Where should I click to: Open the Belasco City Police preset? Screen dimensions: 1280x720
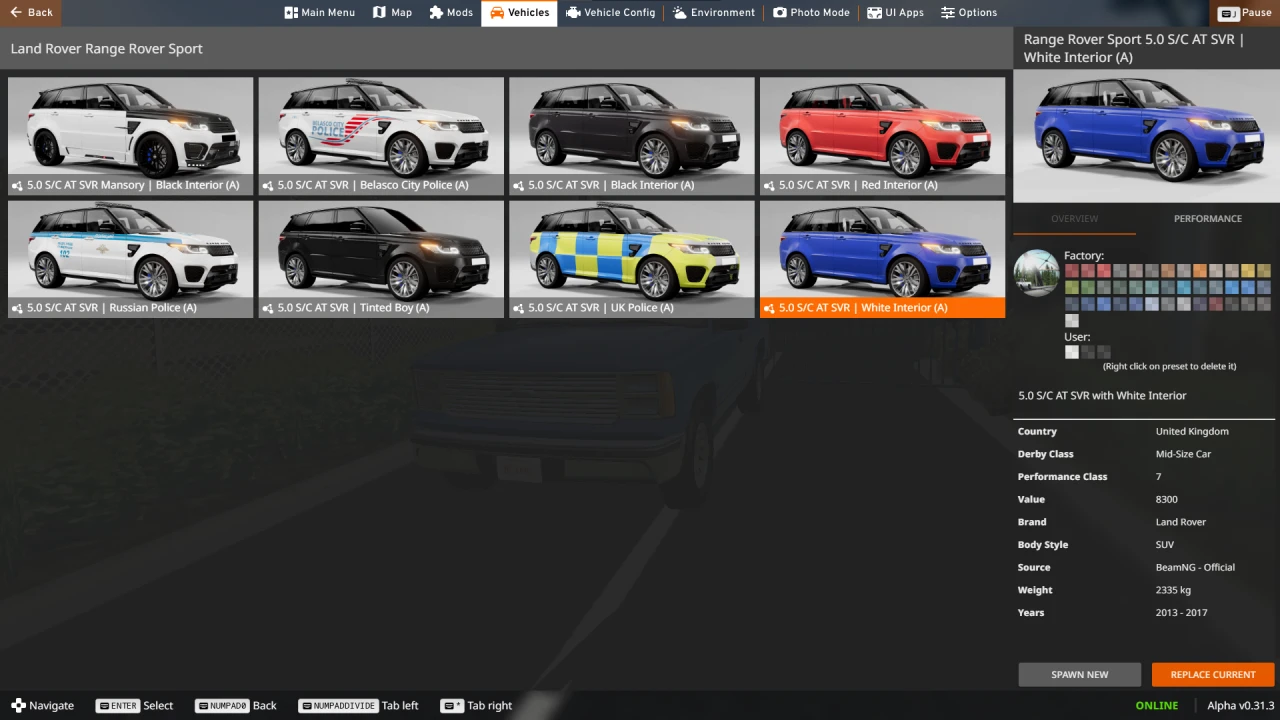click(381, 135)
